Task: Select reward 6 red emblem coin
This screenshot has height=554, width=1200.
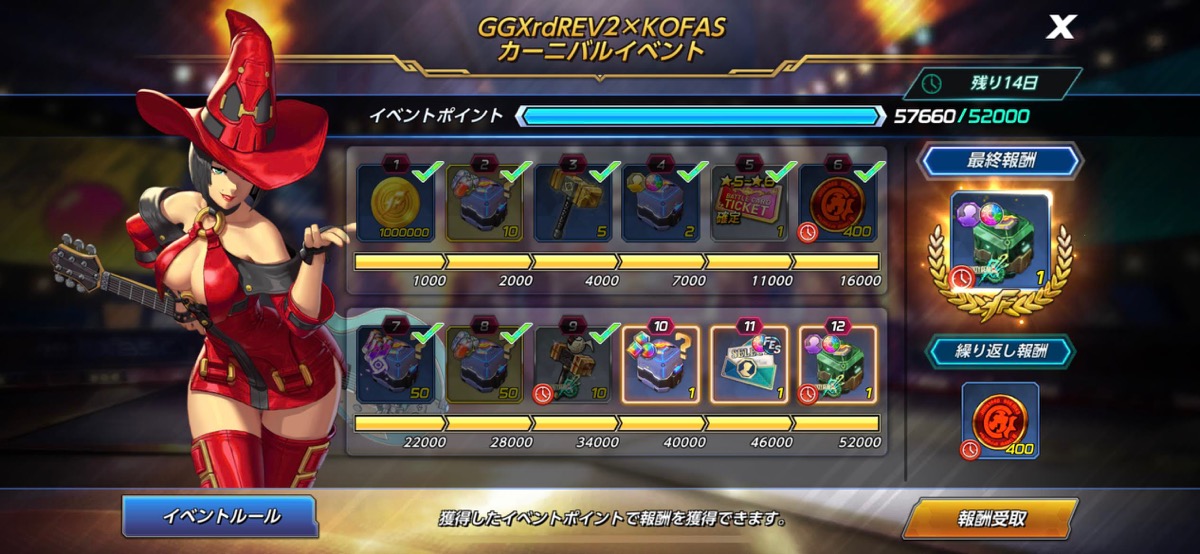Action: (x=838, y=203)
